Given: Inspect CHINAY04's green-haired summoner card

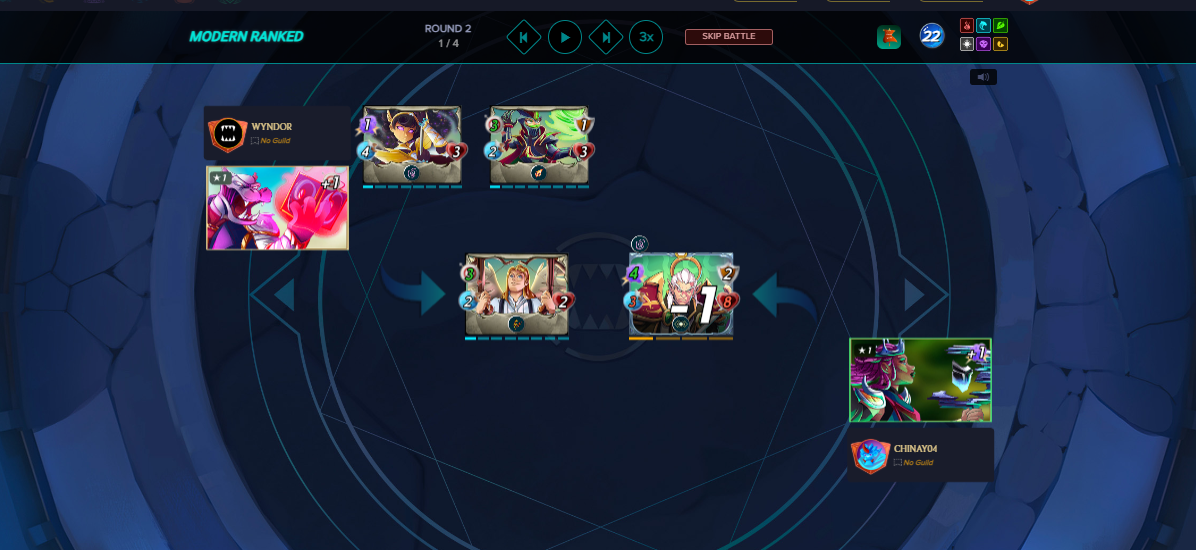Looking at the screenshot, I should tap(920, 380).
